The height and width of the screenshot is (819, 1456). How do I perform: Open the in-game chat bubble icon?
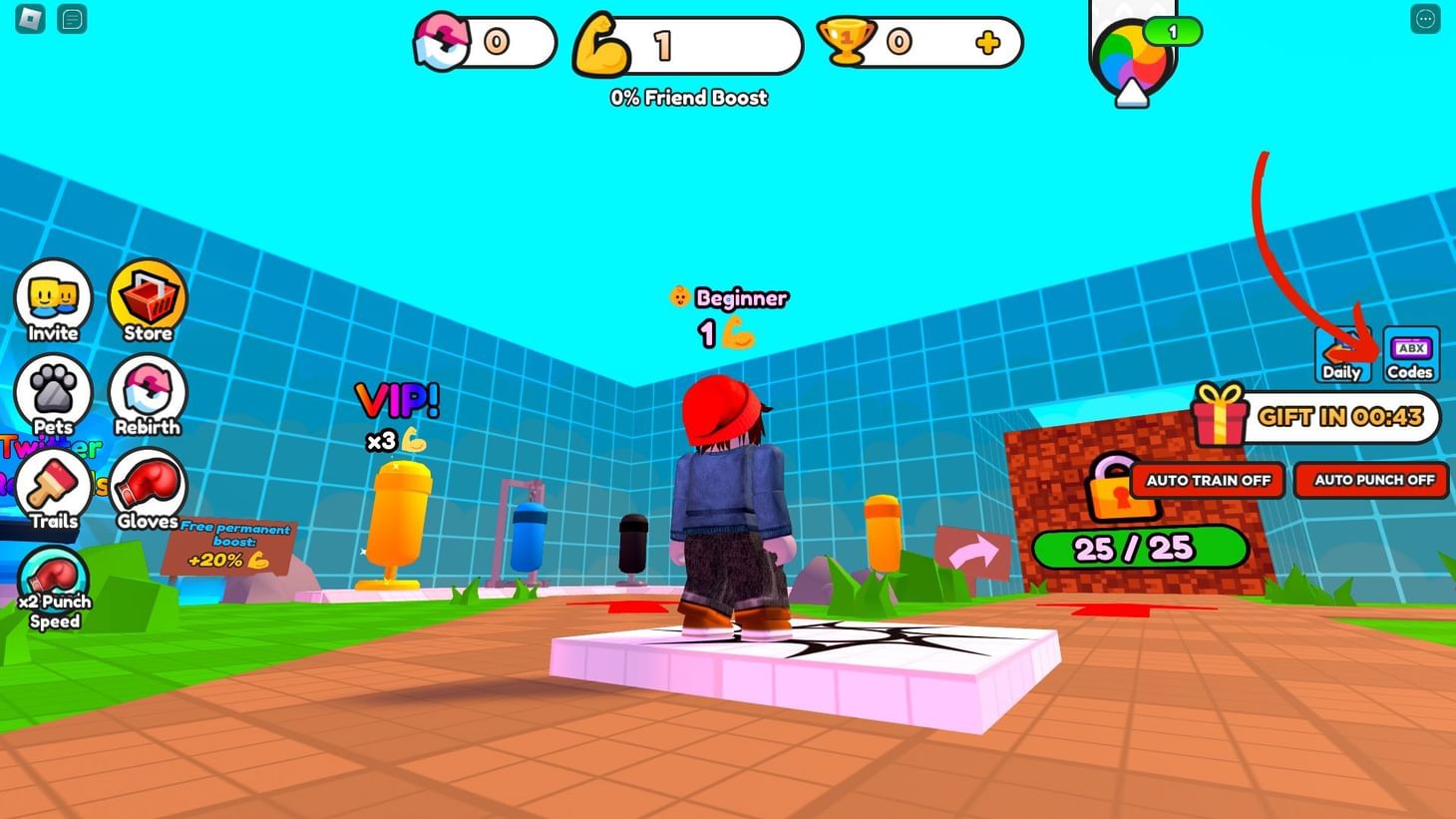coord(71,19)
